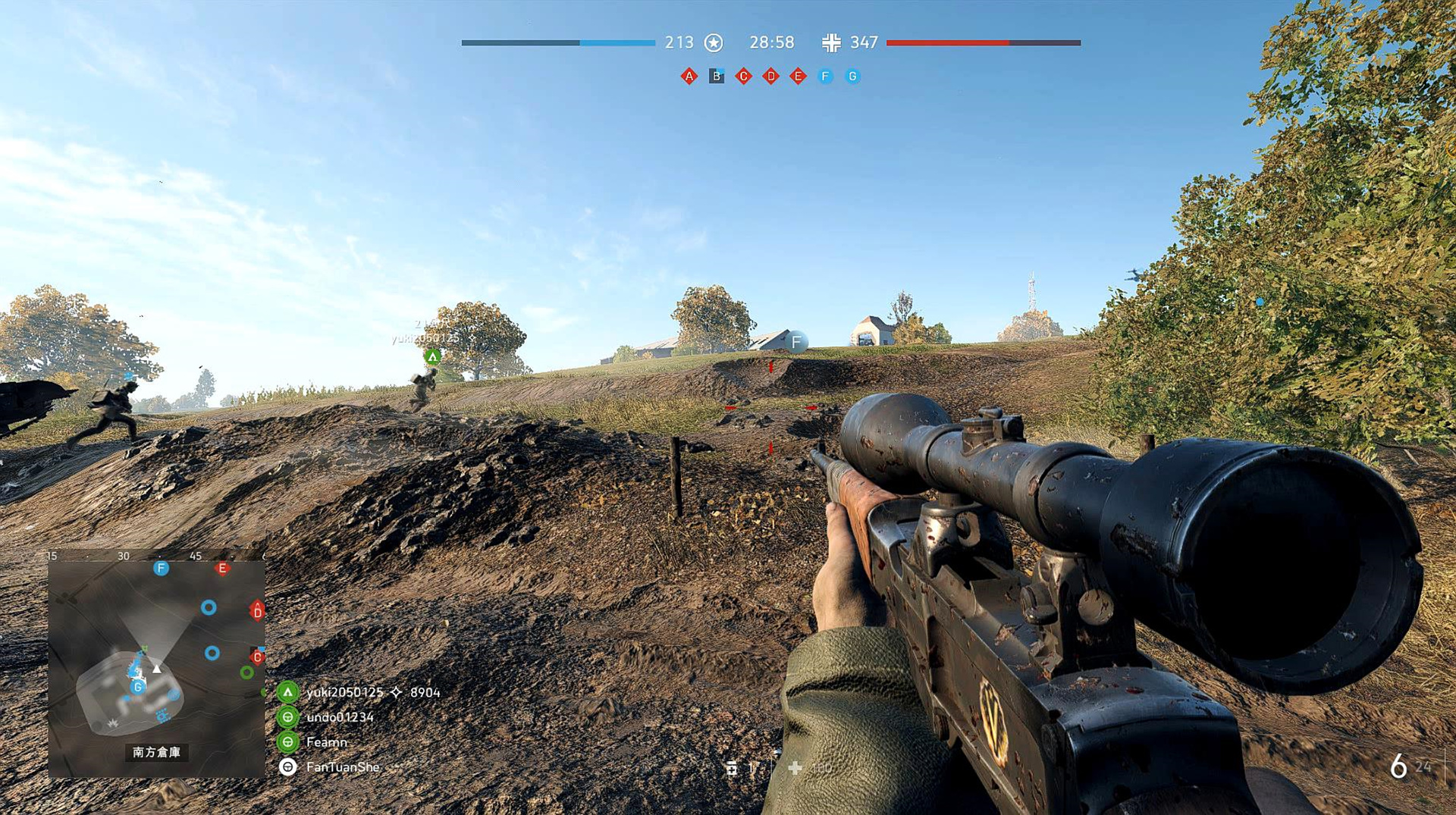Choose objective C in the top flag row
The height and width of the screenshot is (815, 1456).
click(743, 76)
